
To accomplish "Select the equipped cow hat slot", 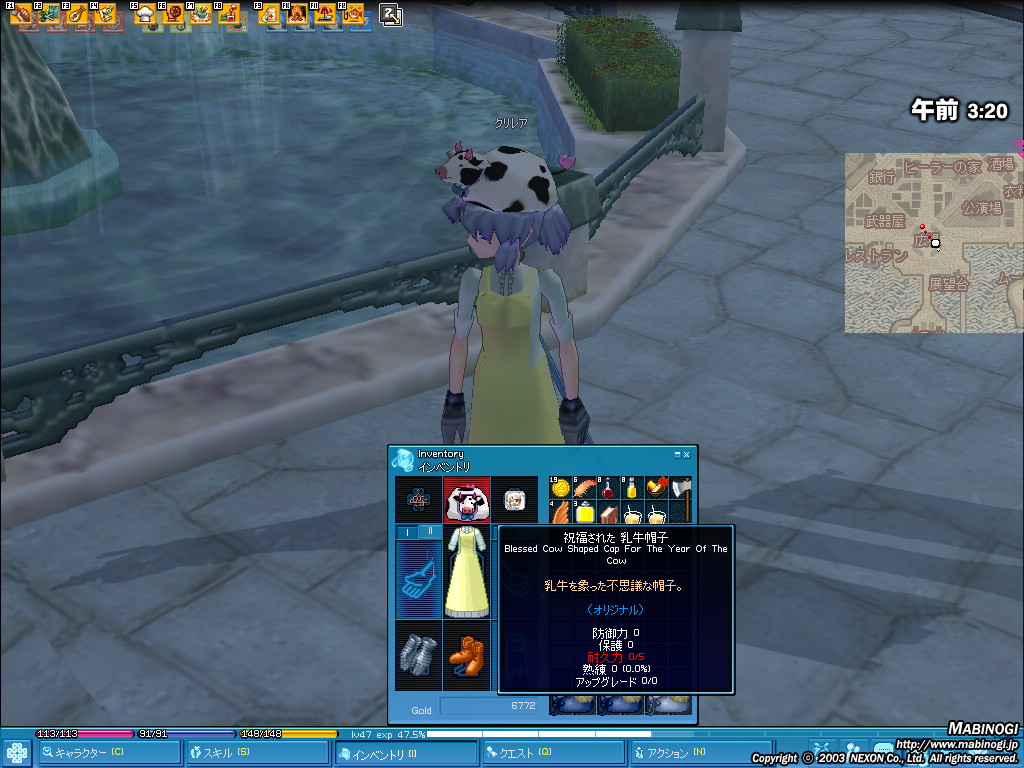I will click(x=467, y=498).
